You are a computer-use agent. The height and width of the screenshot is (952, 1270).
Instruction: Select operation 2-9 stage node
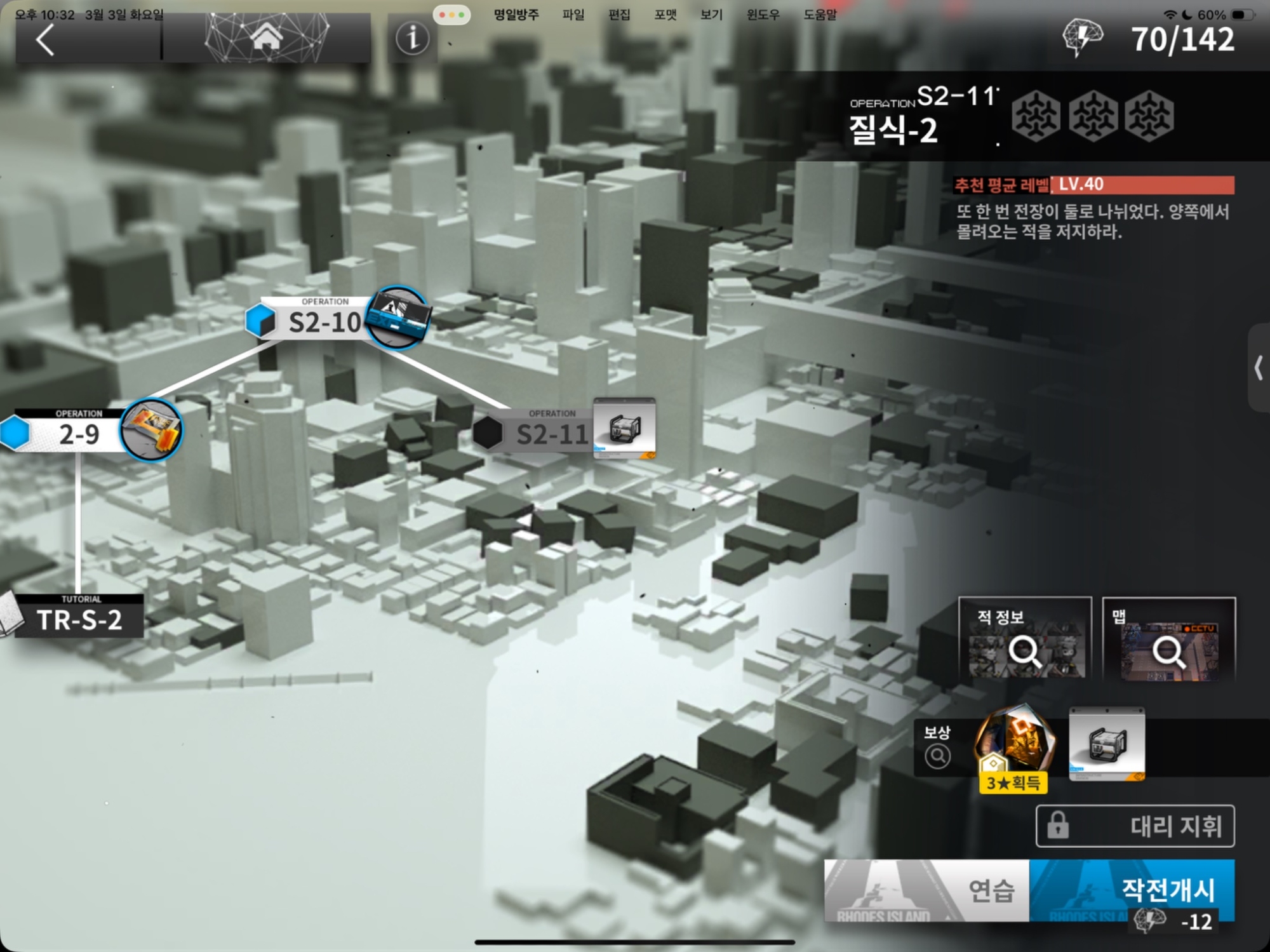point(79,434)
